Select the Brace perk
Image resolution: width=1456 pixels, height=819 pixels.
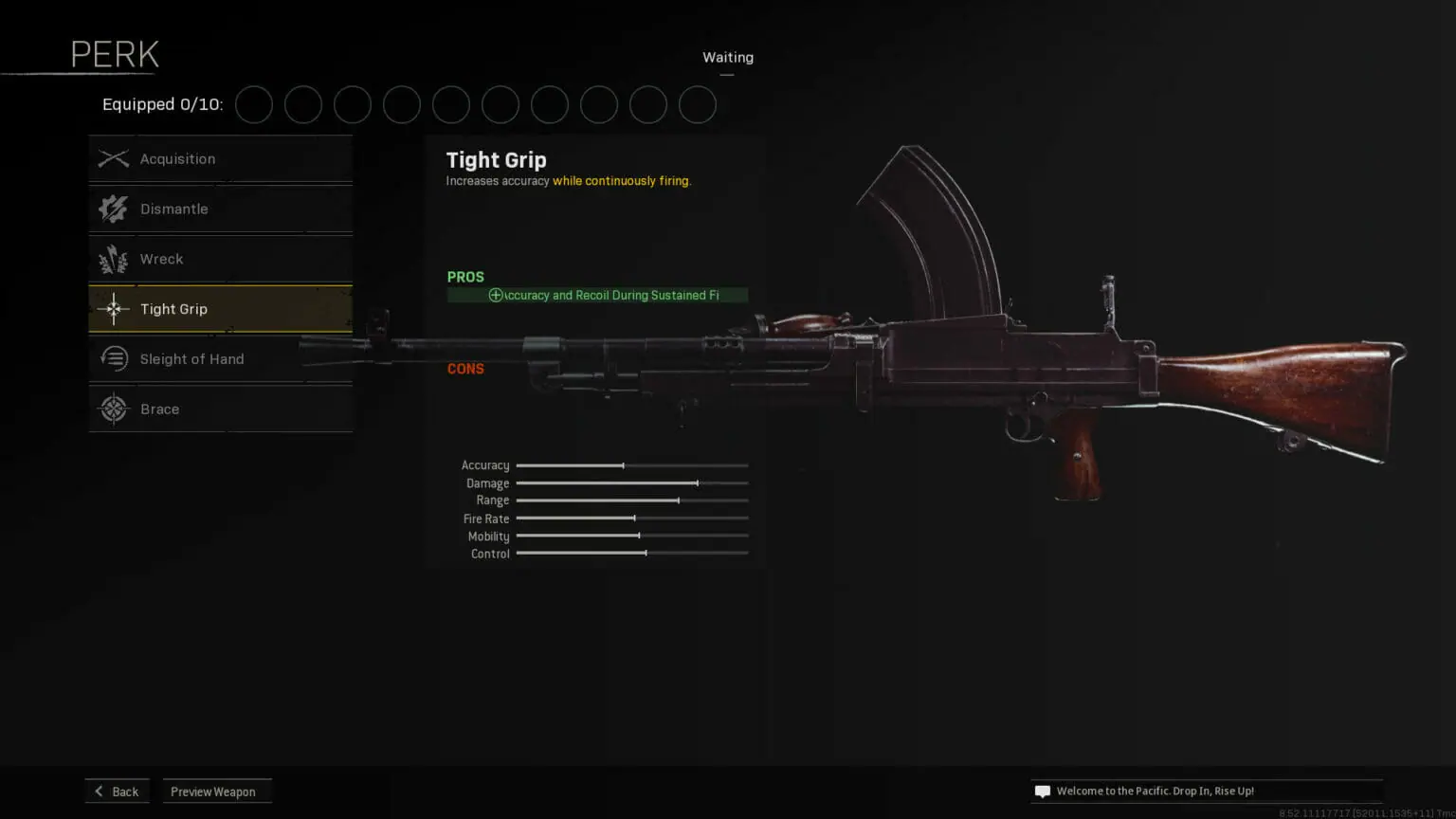point(221,409)
